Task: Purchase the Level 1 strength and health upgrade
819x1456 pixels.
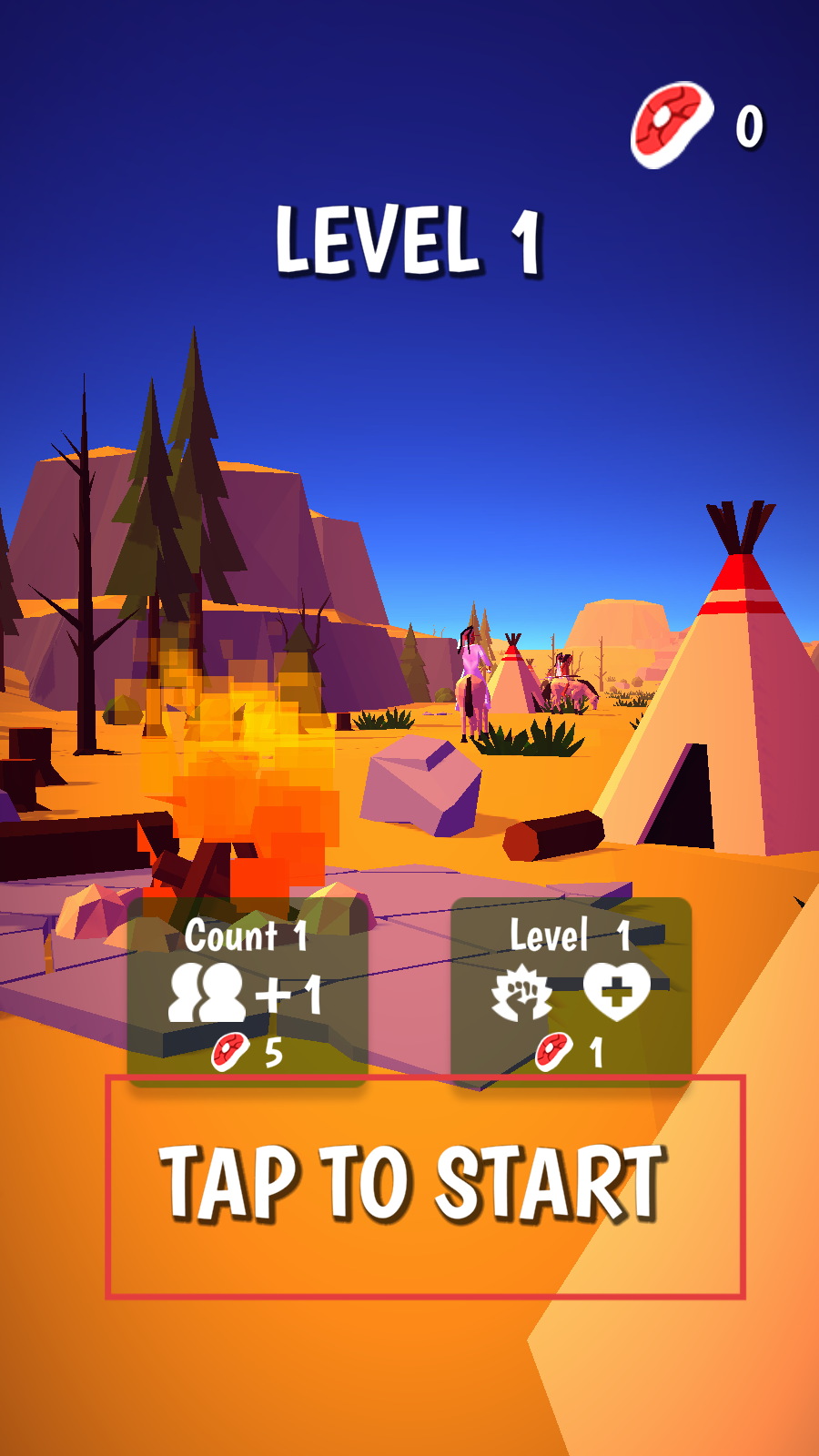Action: [x=571, y=991]
